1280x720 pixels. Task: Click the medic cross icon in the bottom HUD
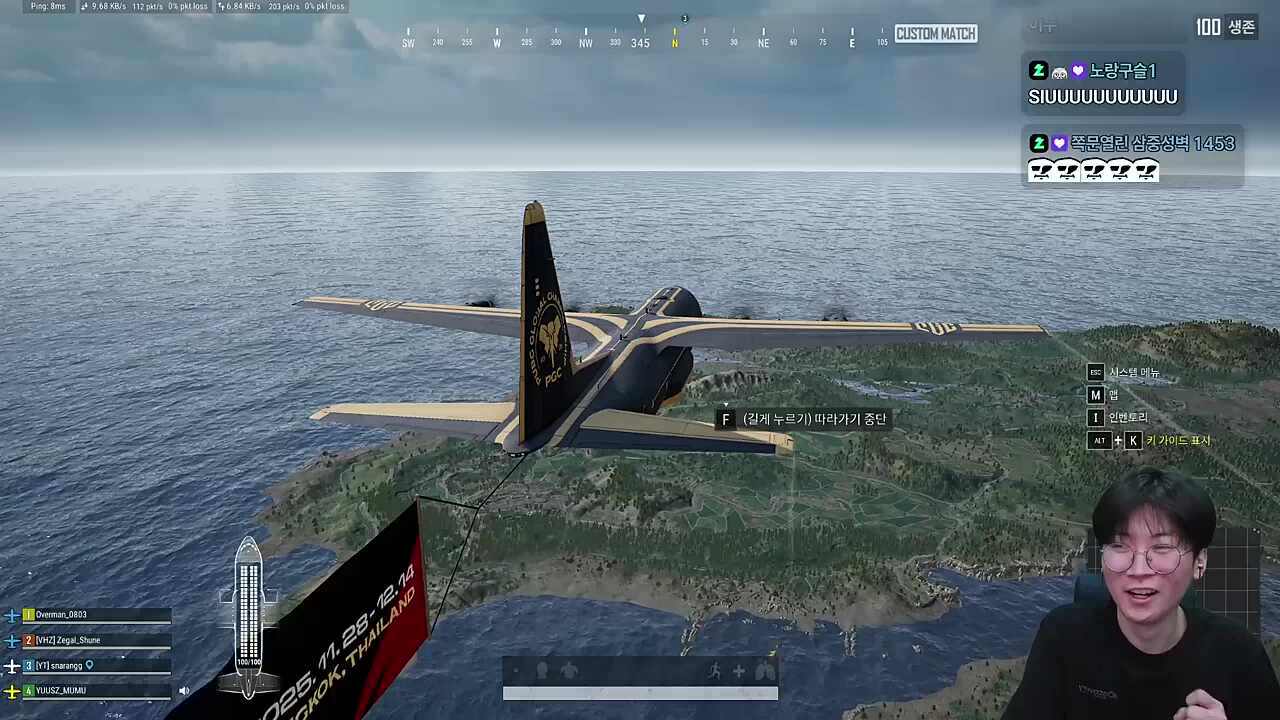[x=738, y=670]
